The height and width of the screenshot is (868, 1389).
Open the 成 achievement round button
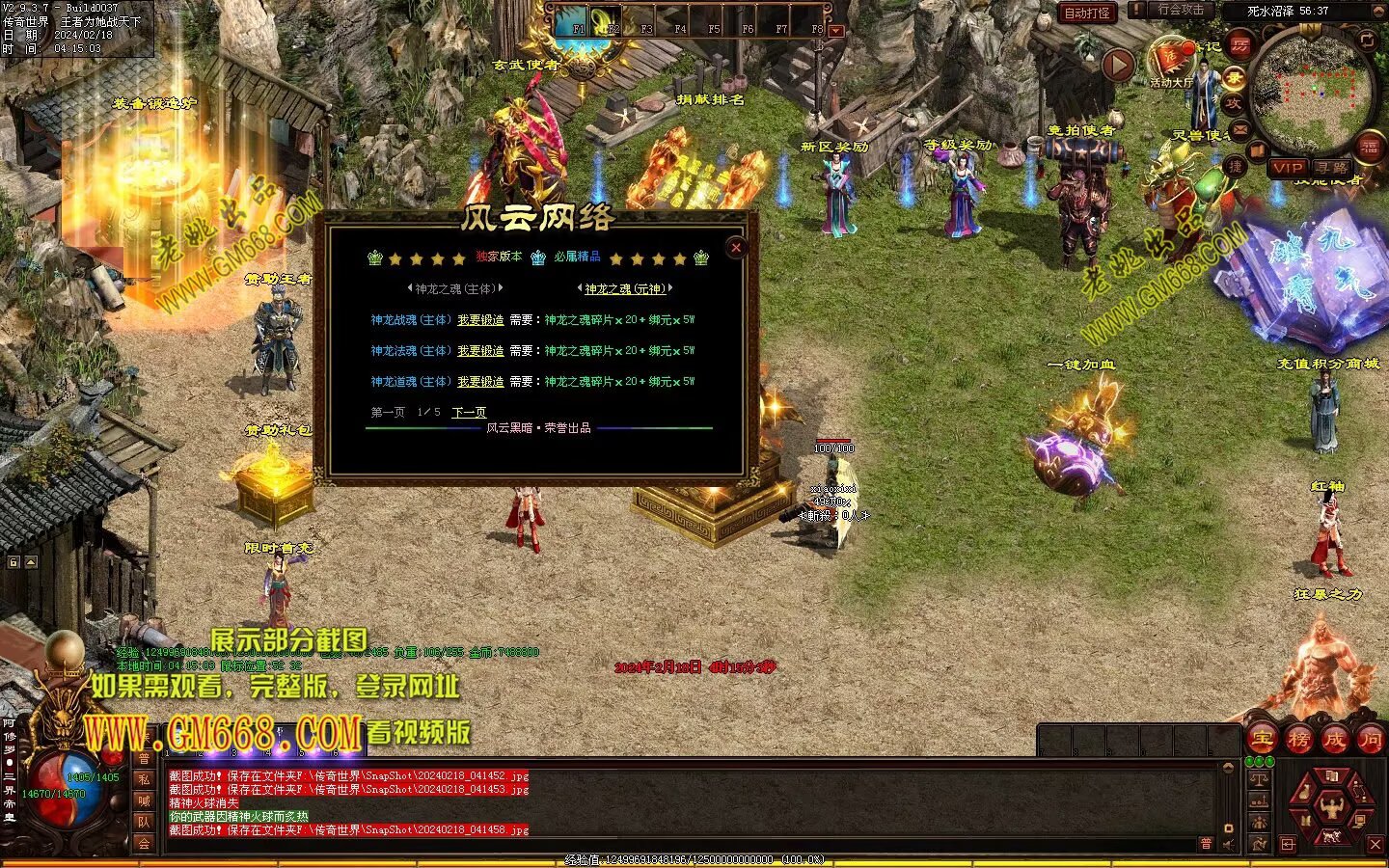click(1334, 740)
